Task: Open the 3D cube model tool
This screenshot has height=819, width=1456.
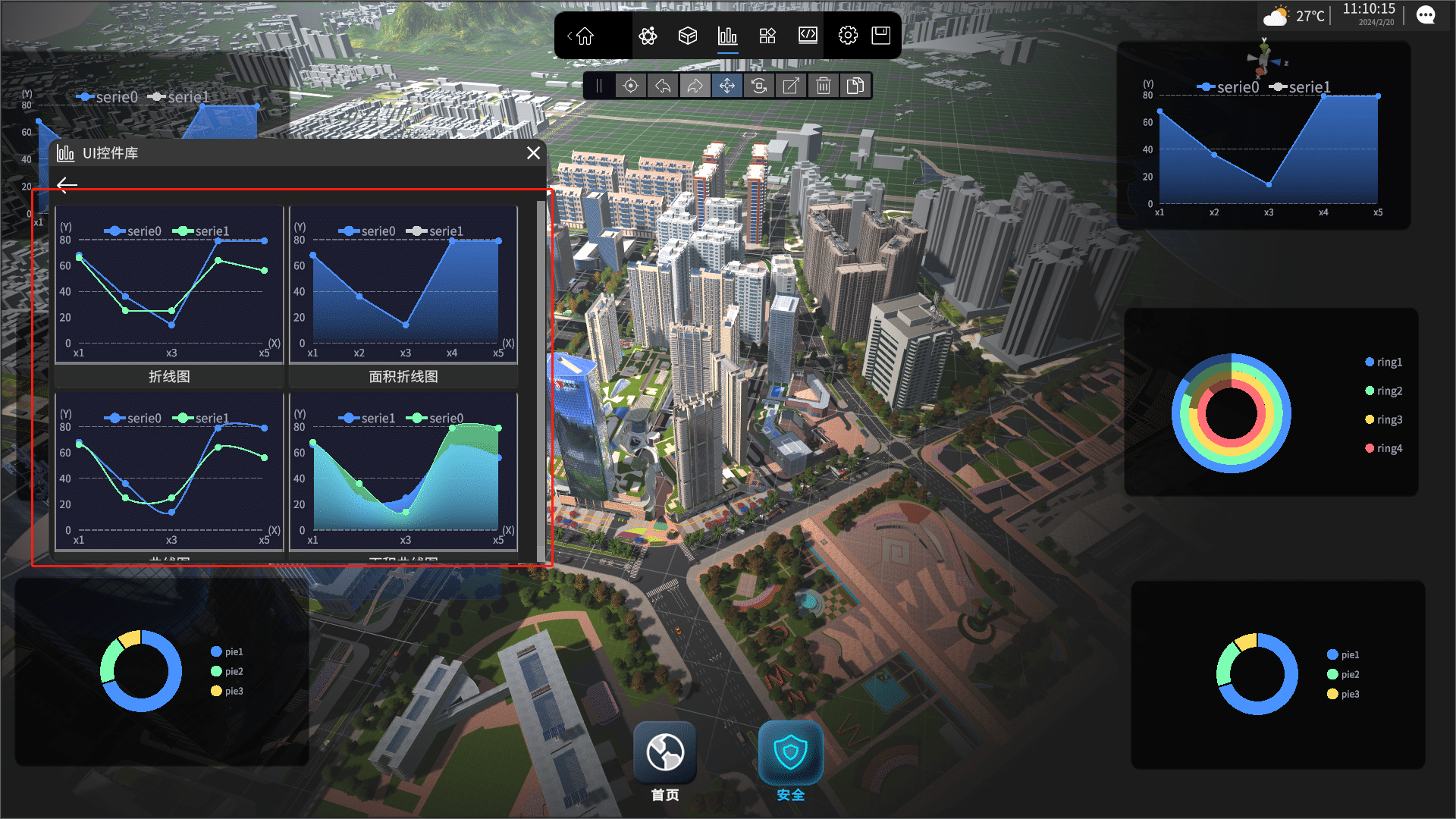Action: click(688, 36)
